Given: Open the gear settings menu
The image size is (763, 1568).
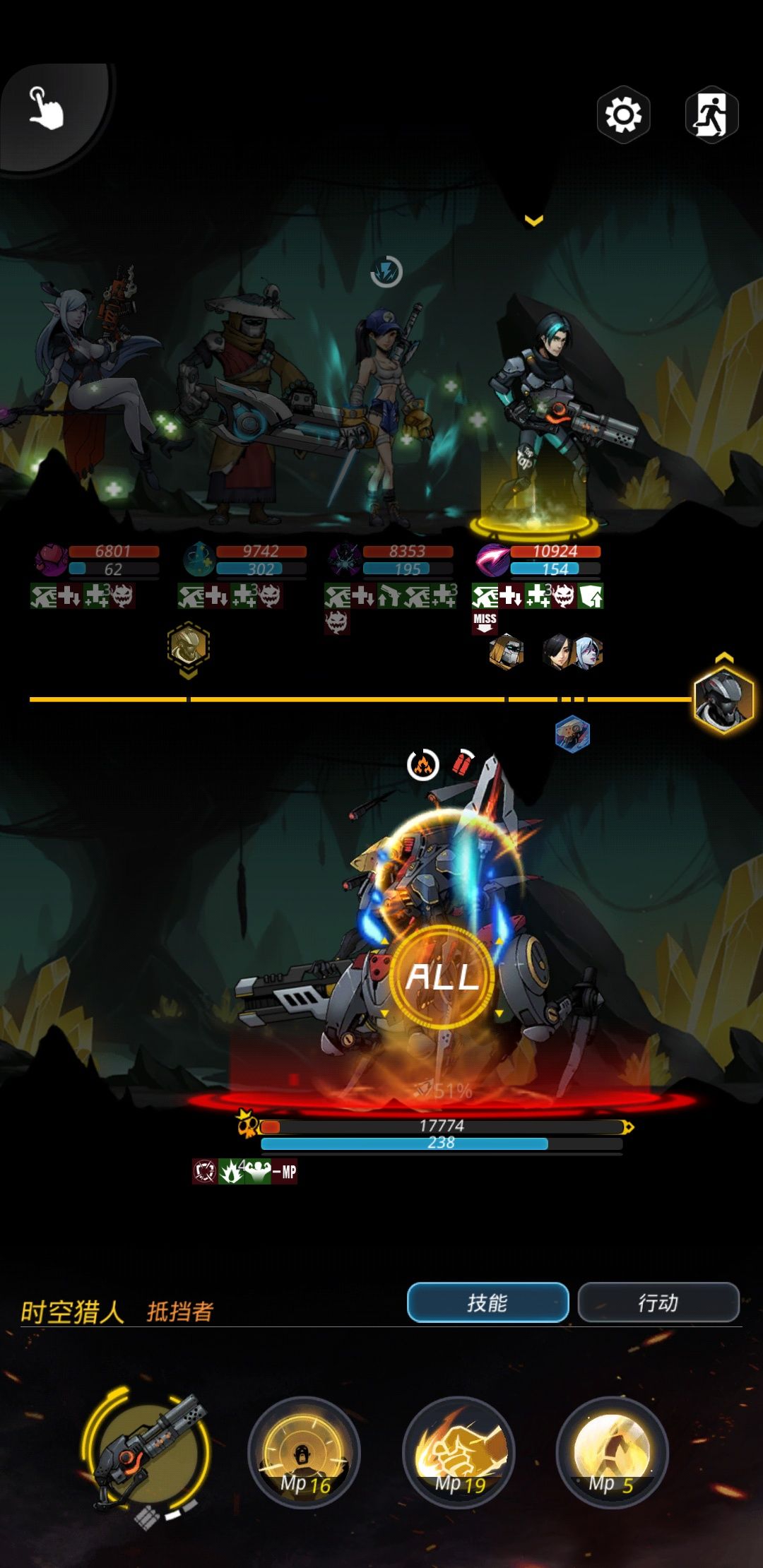Looking at the screenshot, I should click(x=623, y=115).
